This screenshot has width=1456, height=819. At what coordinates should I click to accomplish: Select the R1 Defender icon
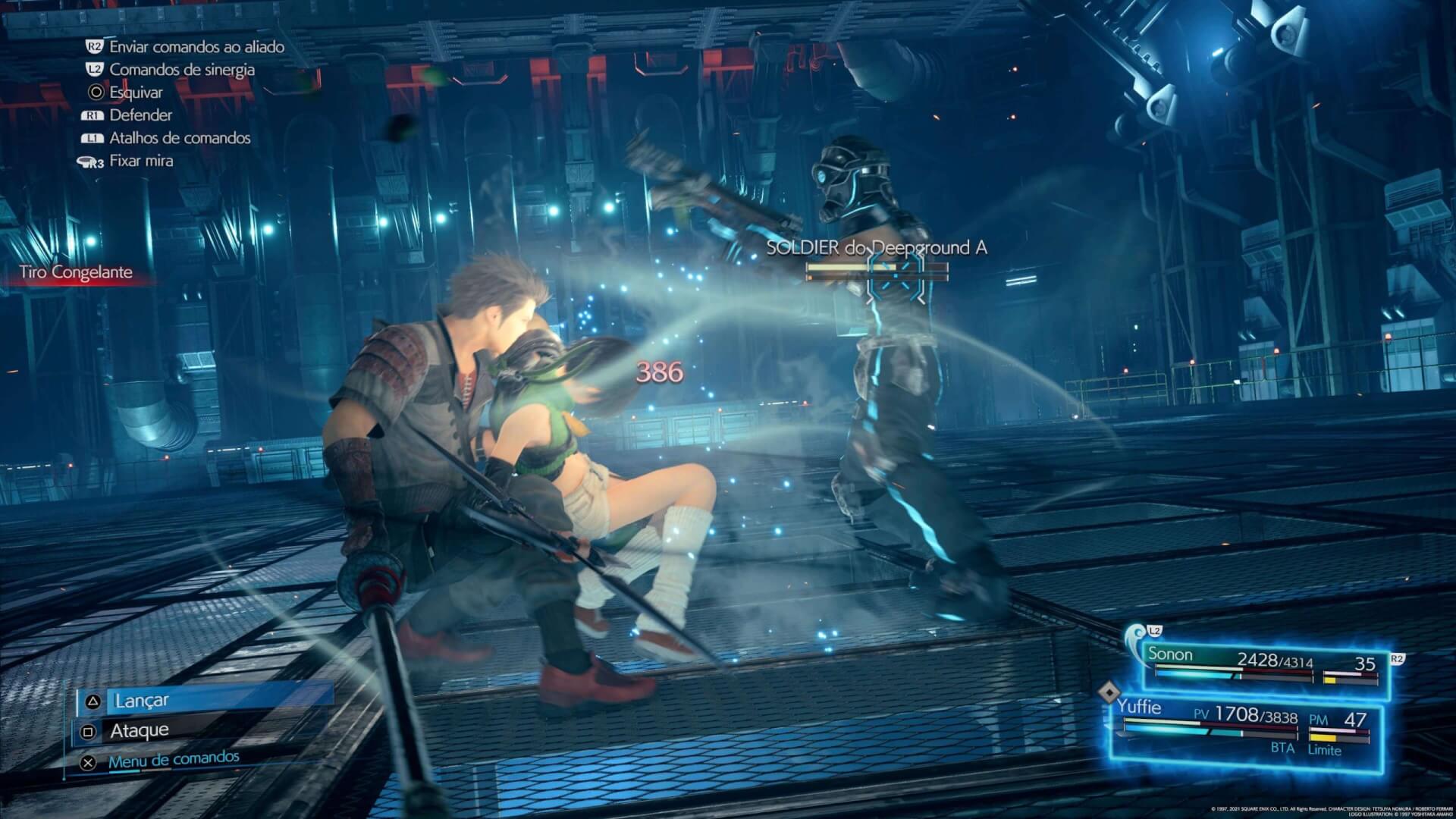click(x=93, y=115)
